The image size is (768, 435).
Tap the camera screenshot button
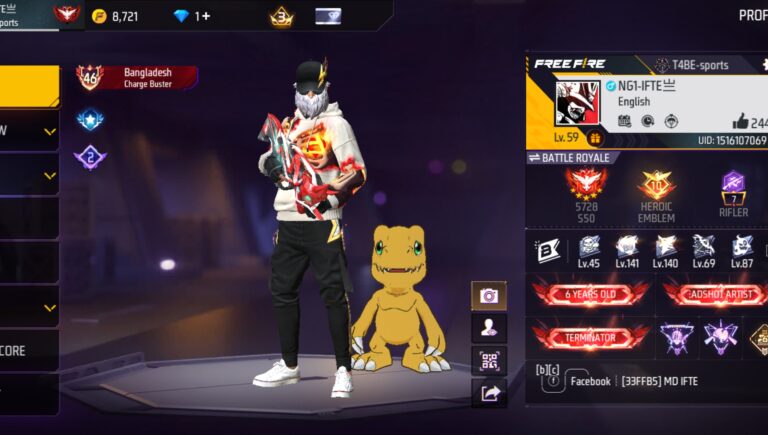point(489,296)
